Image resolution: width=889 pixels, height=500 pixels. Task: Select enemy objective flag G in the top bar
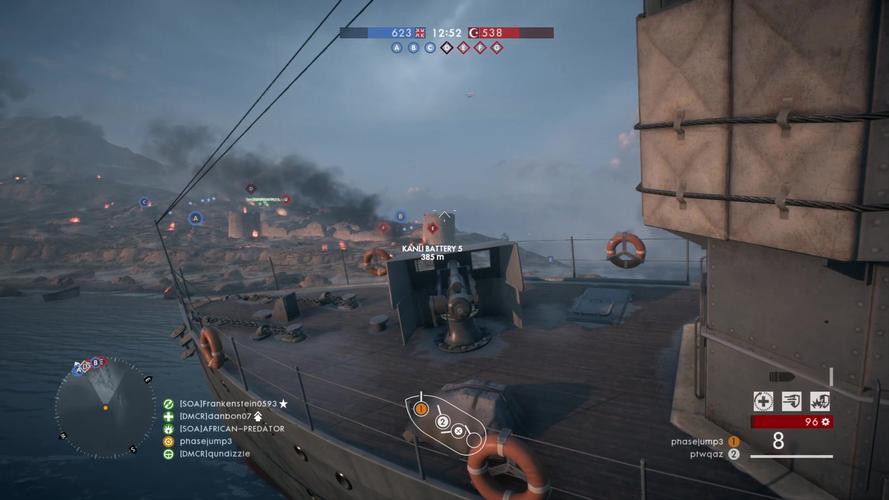pos(497,48)
